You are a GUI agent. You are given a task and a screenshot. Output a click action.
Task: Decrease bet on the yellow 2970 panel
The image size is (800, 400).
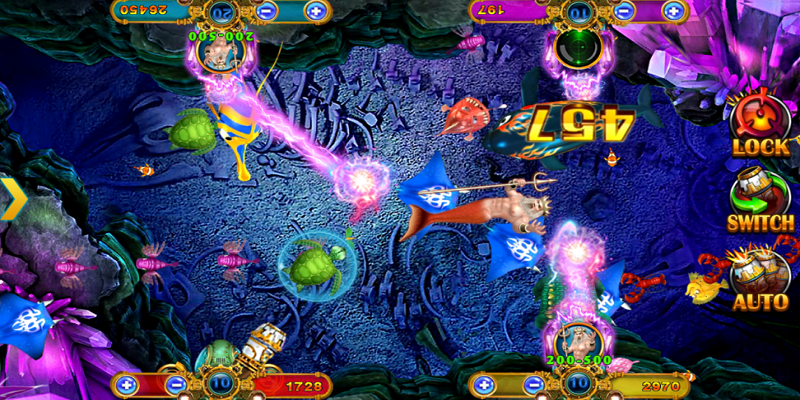pos(535,384)
